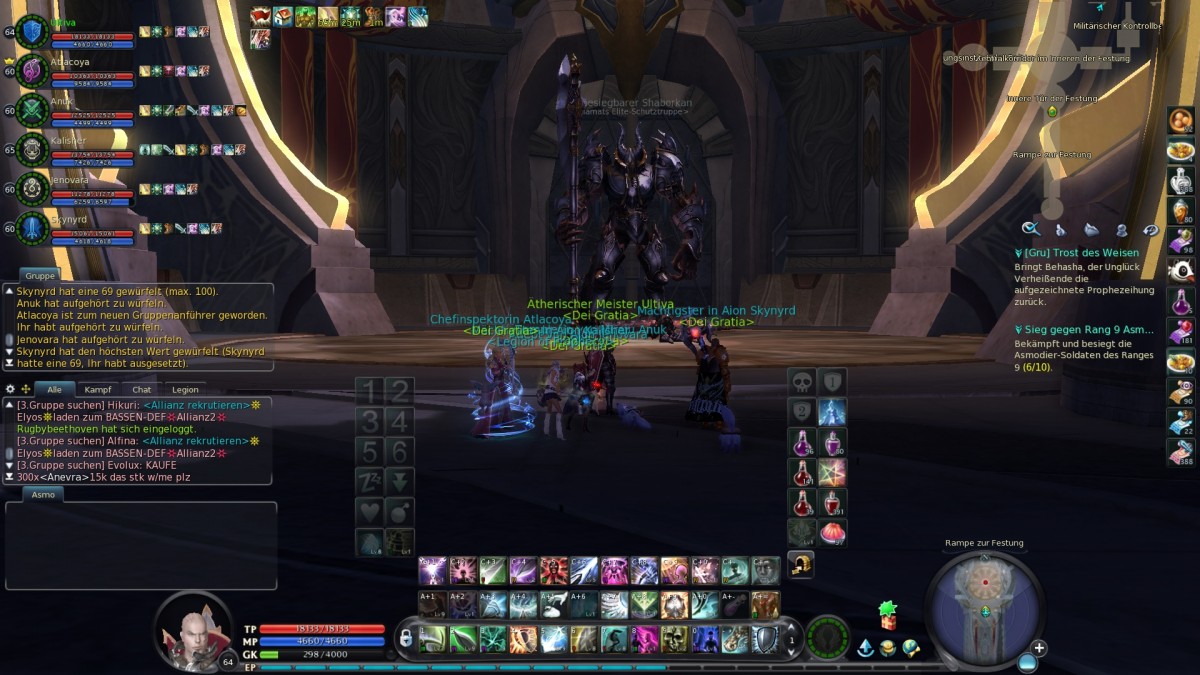
Task: Target party member Kalisker
Action: [33, 148]
